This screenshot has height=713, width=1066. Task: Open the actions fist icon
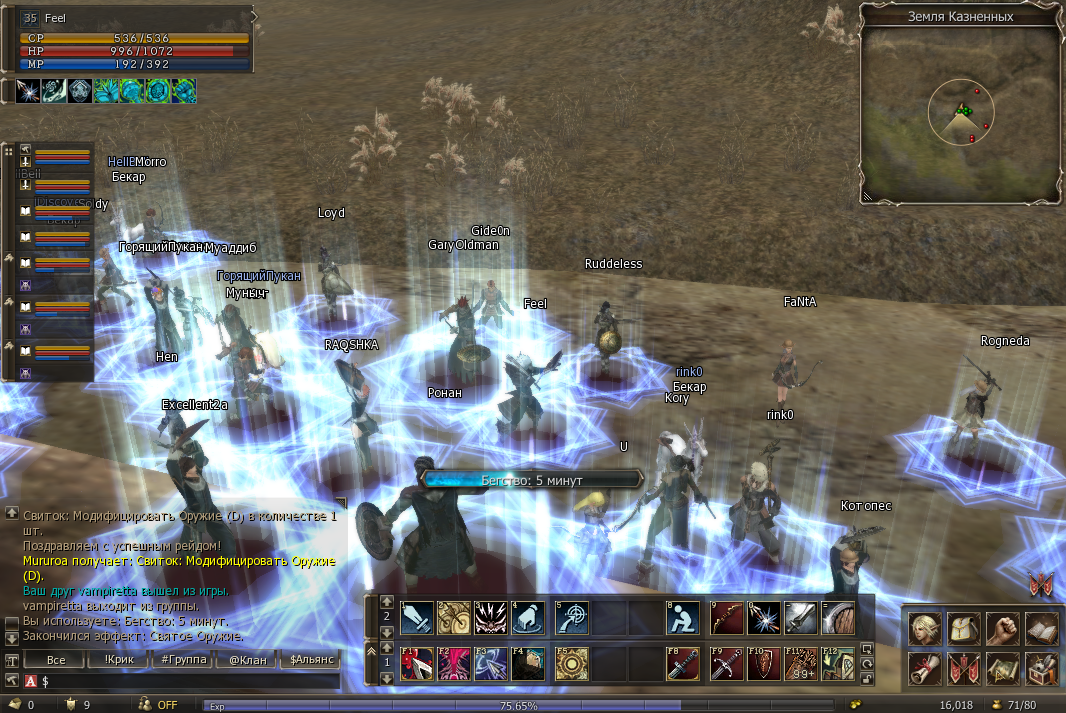point(1003,628)
